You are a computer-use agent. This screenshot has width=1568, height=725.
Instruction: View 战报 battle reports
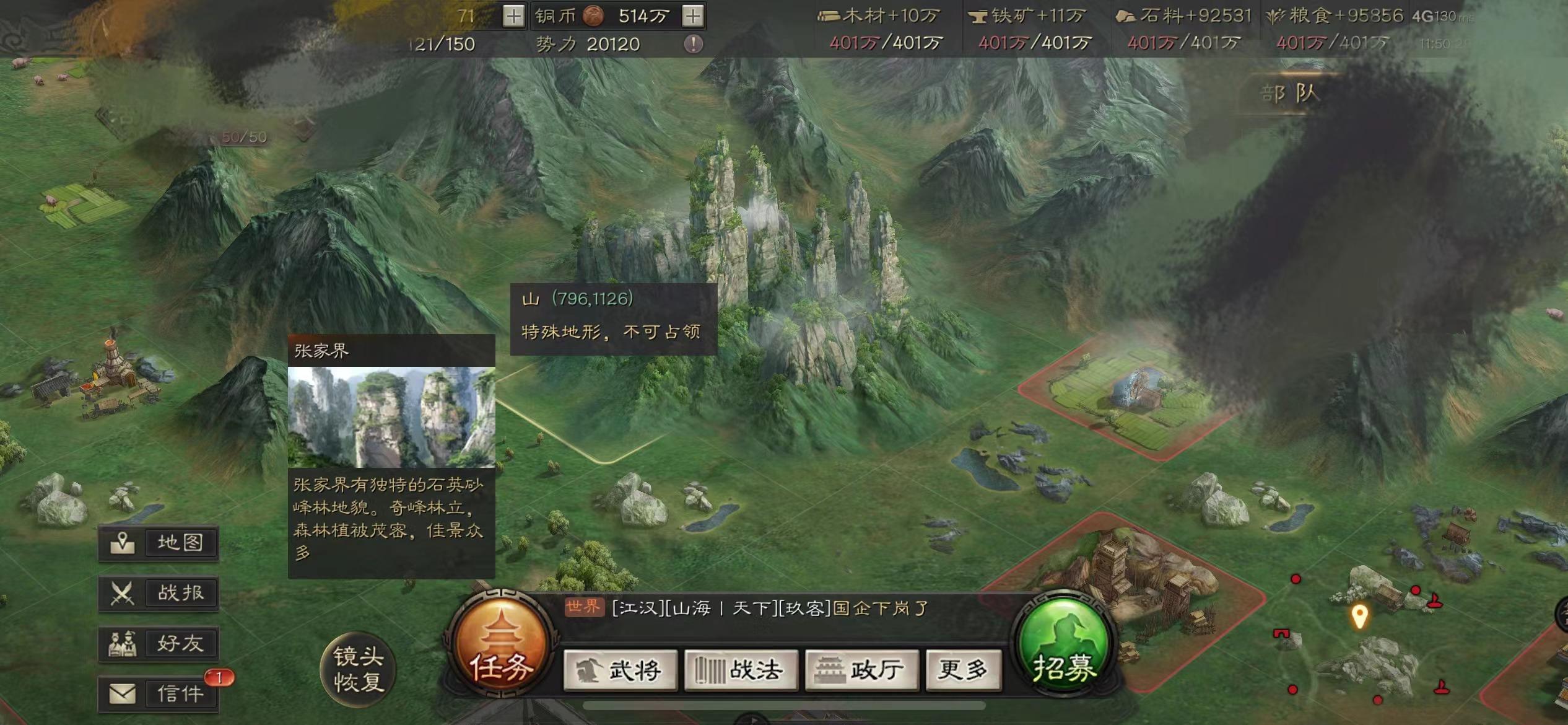pyautogui.click(x=159, y=592)
